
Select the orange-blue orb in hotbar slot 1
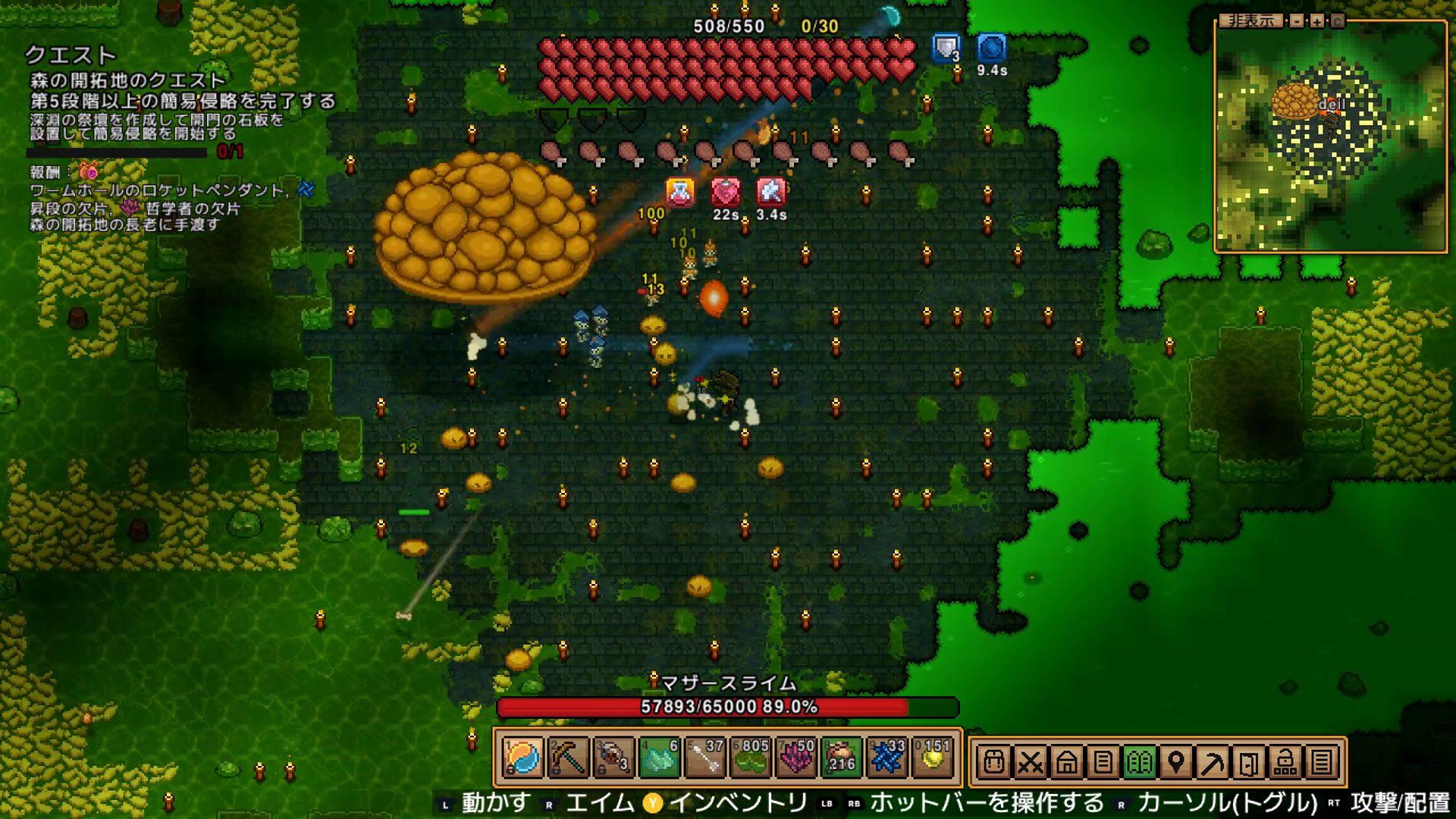[522, 758]
